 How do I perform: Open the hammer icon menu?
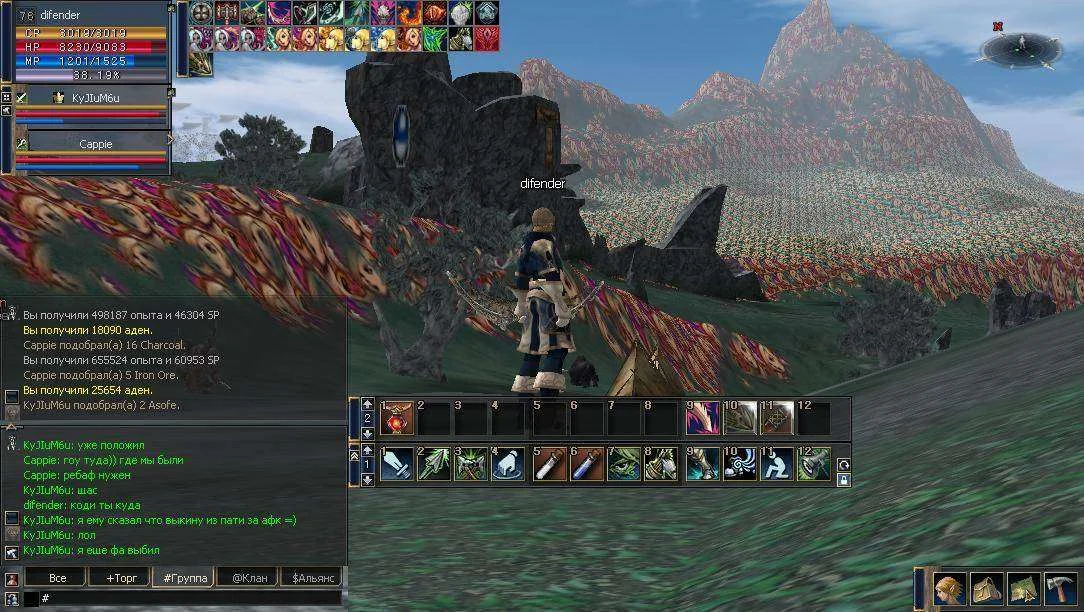(x=1060, y=589)
